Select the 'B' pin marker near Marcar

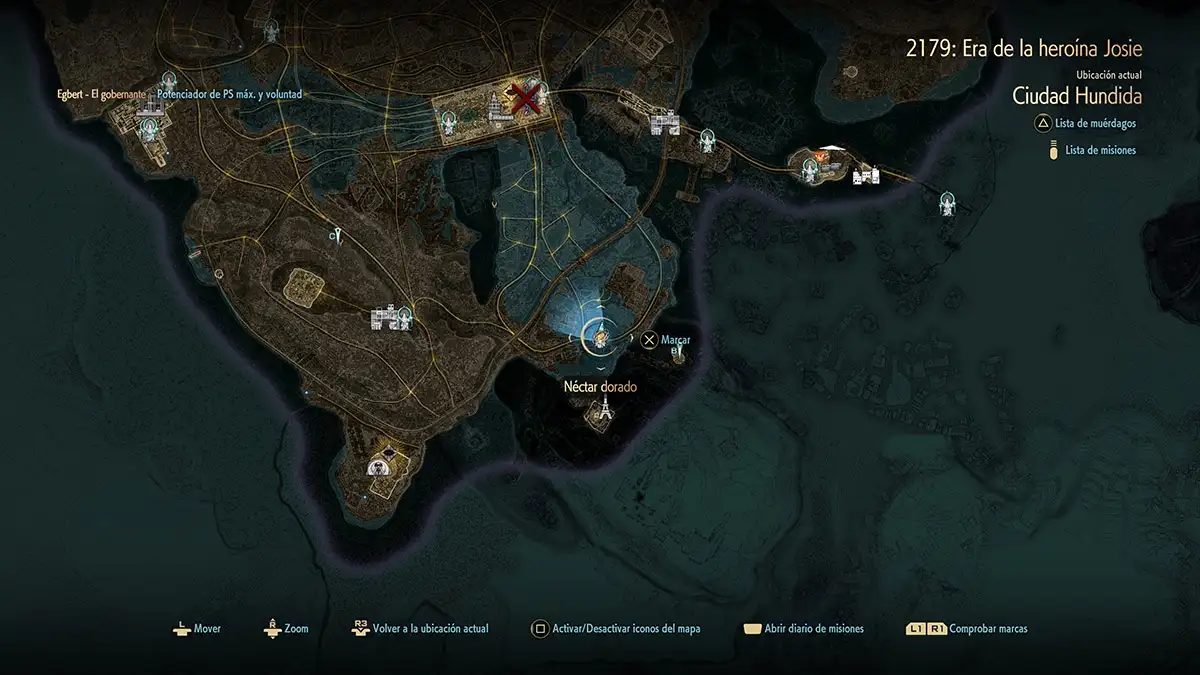tap(679, 353)
